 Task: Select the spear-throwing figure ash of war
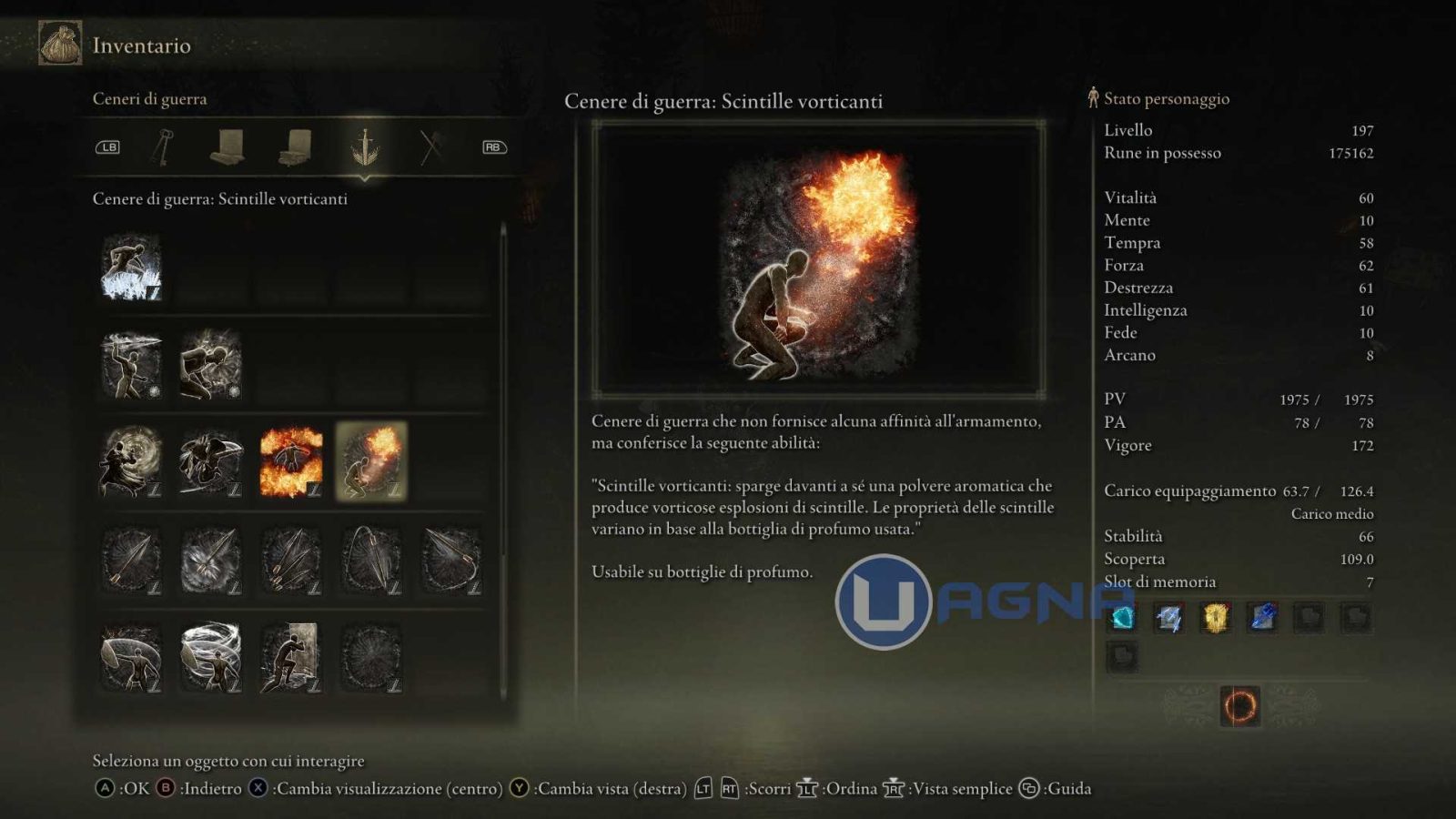click(x=131, y=364)
